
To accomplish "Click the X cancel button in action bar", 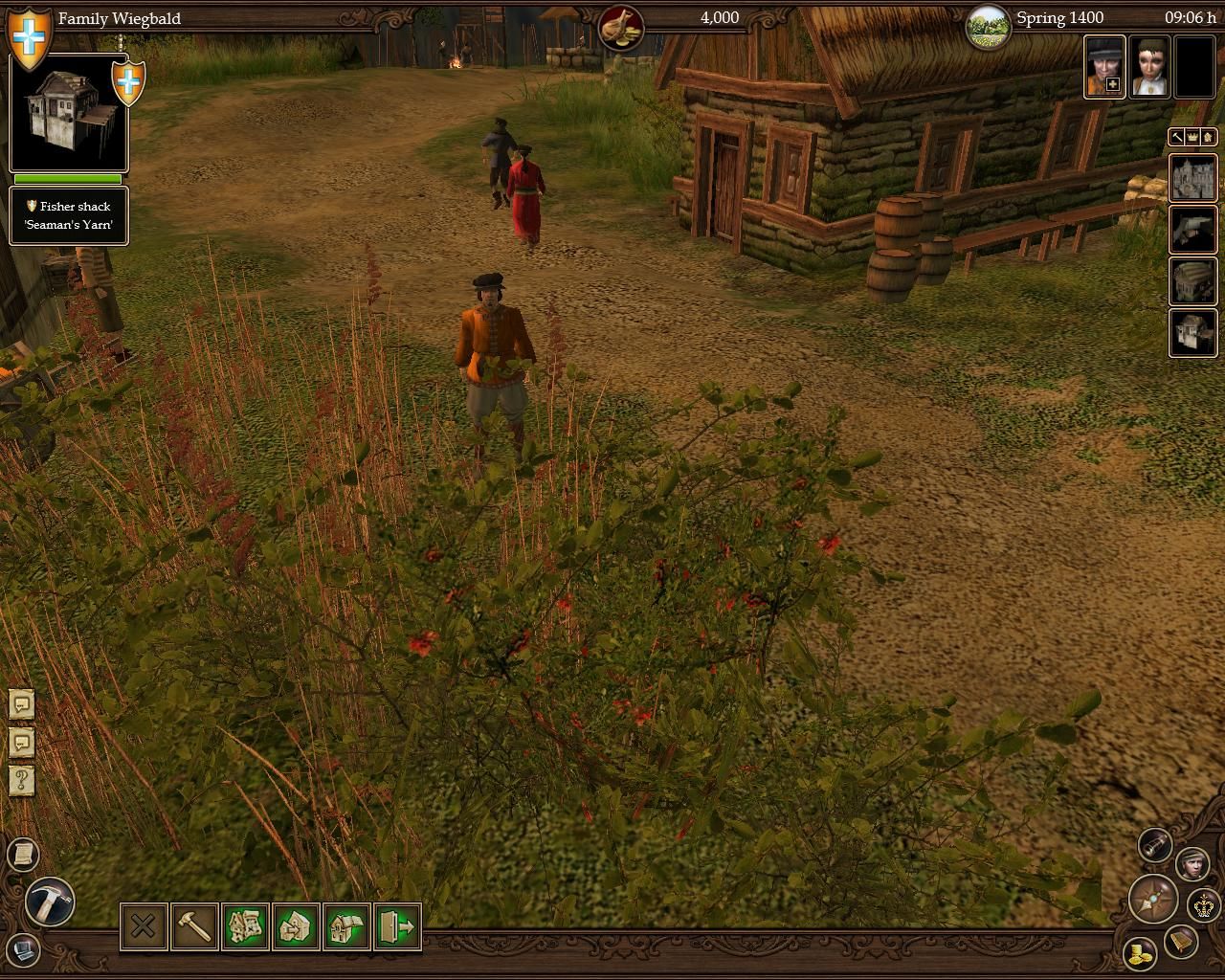I will [x=143, y=926].
